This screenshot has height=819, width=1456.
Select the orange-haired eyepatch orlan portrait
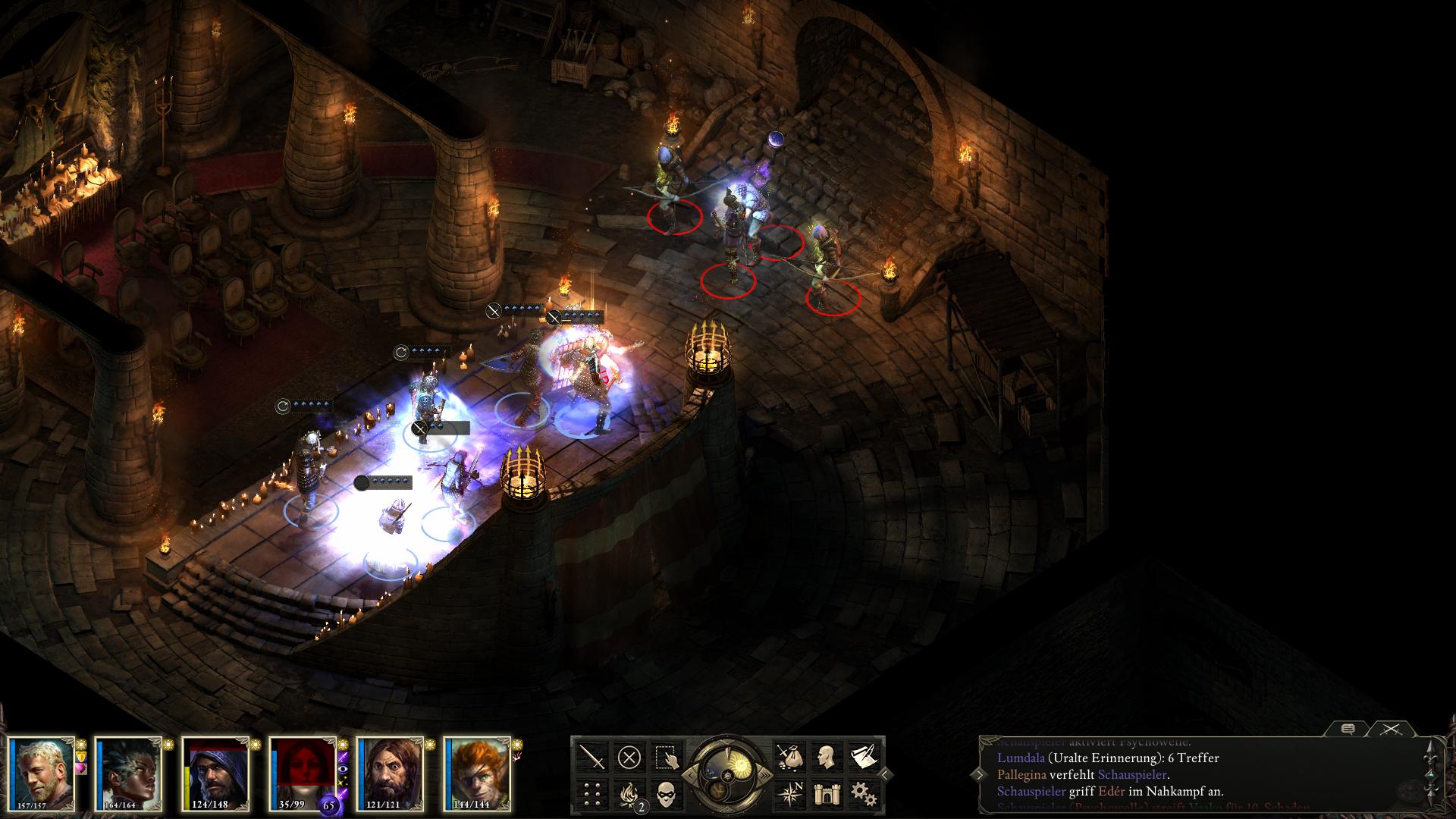[x=476, y=772]
